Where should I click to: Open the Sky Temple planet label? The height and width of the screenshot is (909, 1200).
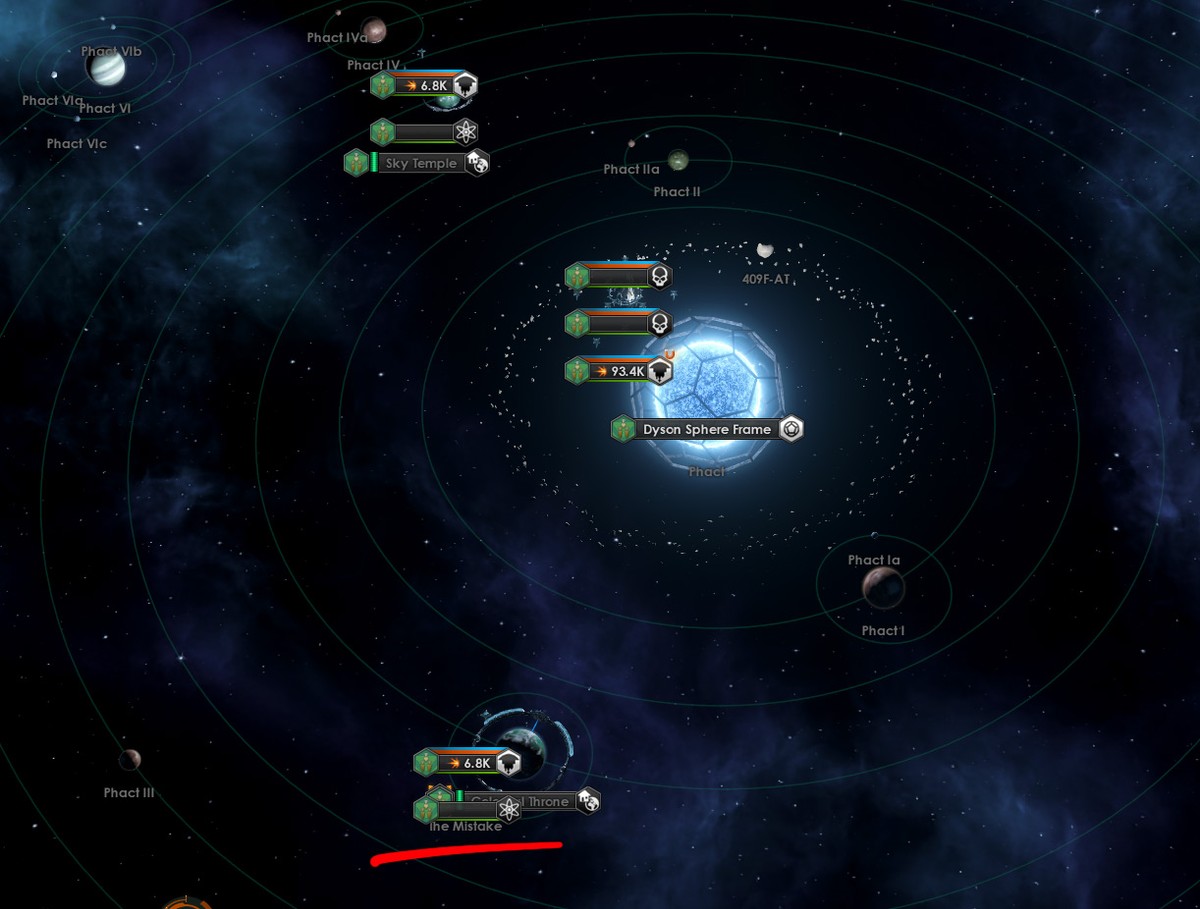click(421, 163)
